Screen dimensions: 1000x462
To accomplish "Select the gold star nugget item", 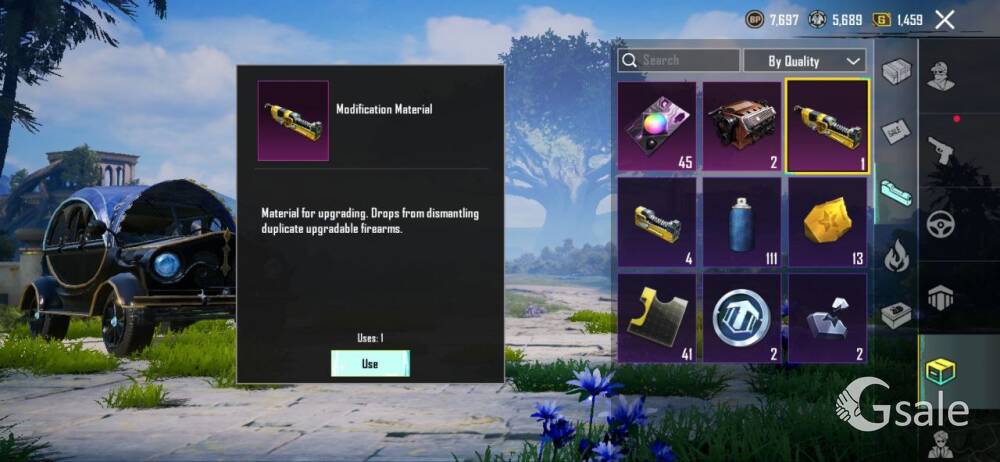I will pyautogui.click(x=827, y=222).
